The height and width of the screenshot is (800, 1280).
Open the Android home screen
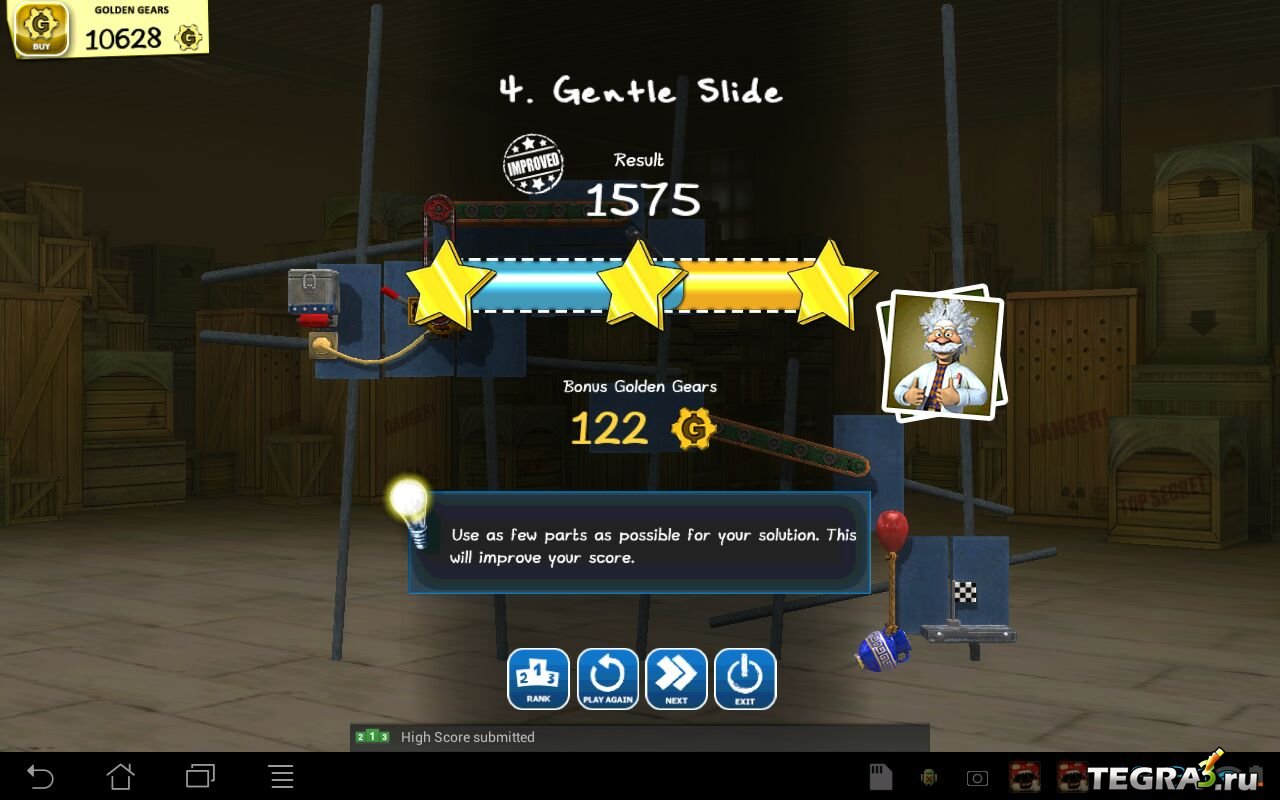point(120,776)
